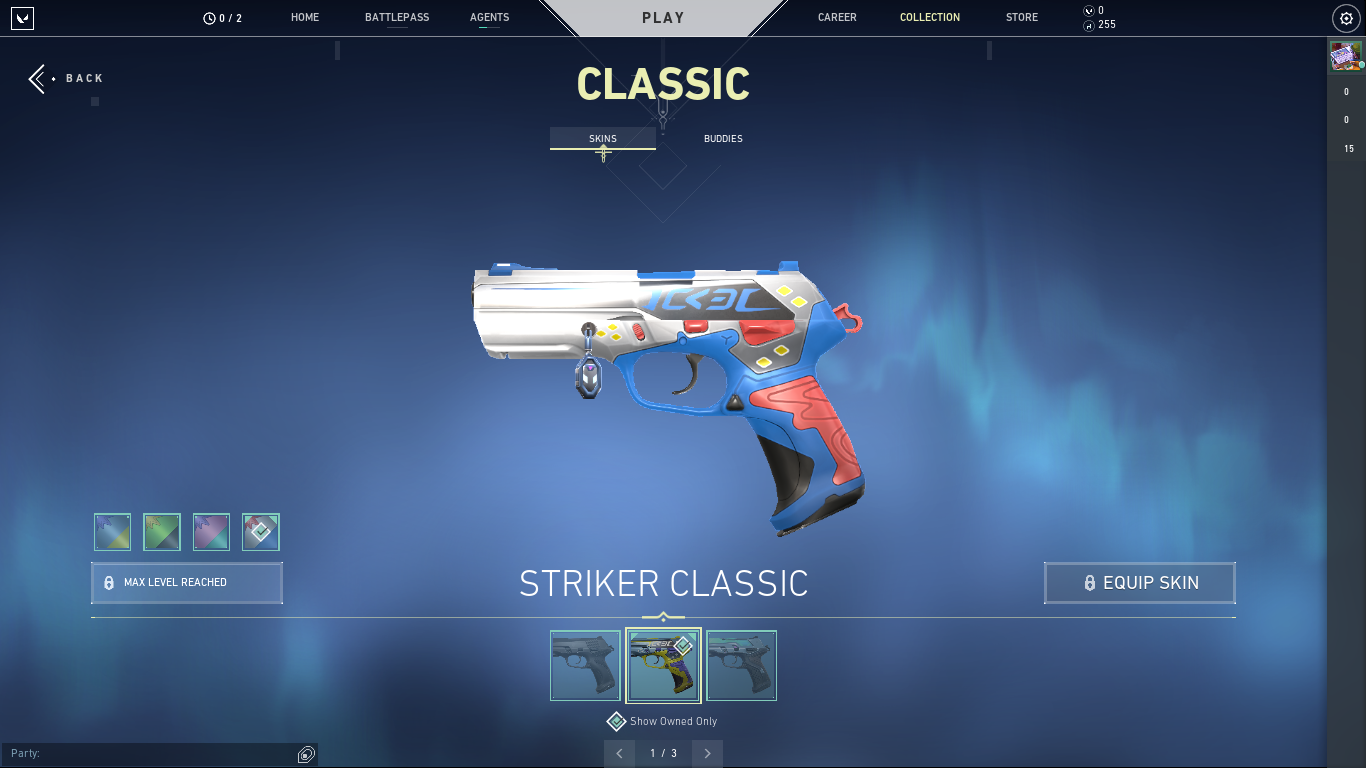Open the Store
The image size is (1366, 768).
[1022, 18]
